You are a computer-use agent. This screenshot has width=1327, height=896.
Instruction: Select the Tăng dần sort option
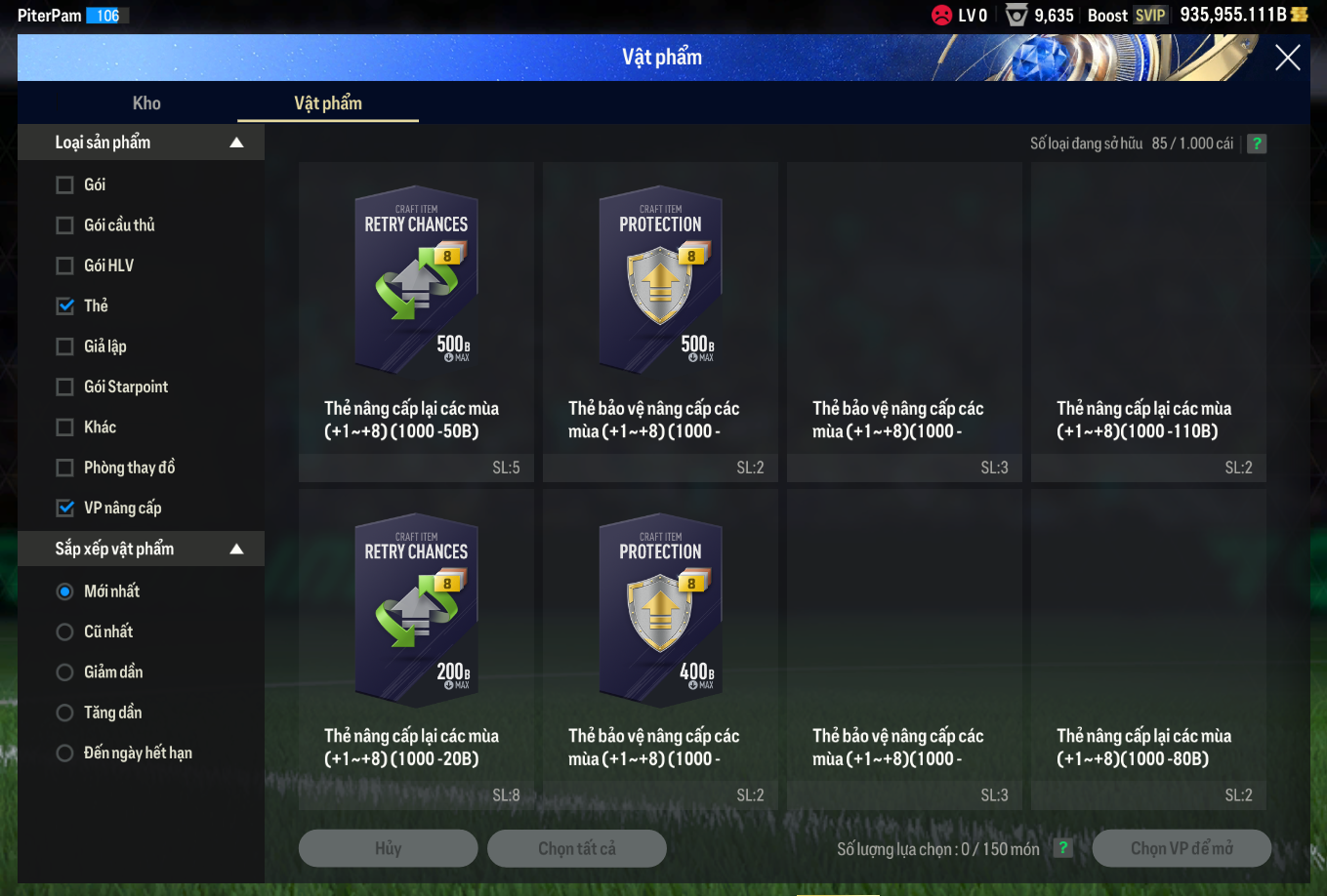coord(65,713)
